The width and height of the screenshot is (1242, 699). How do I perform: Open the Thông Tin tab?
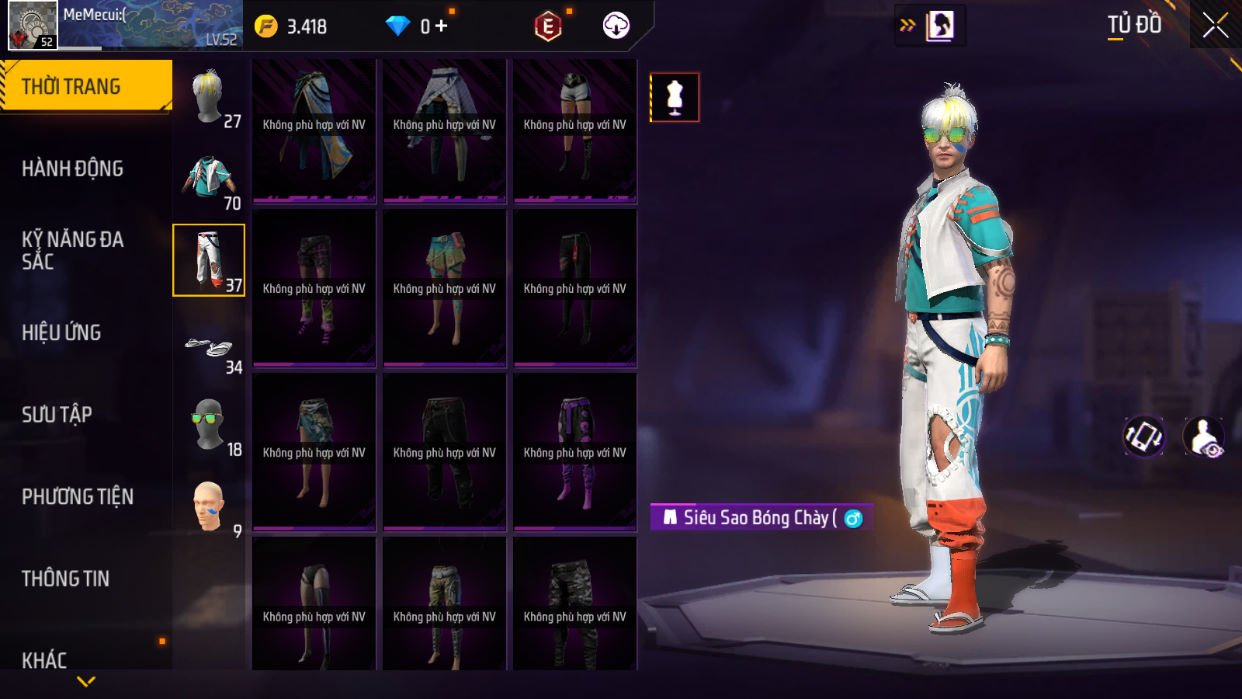pos(66,578)
